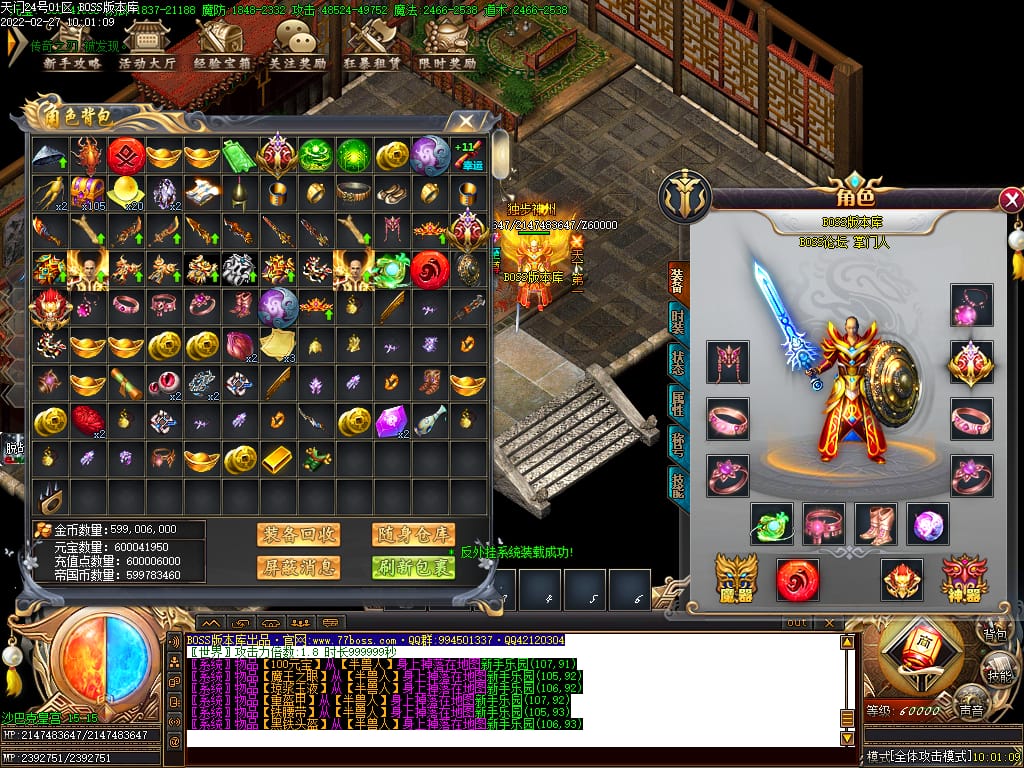Toggle the 屏蔽消息 block messages button
Image resolution: width=1024 pixels, height=768 pixels.
coord(298,568)
